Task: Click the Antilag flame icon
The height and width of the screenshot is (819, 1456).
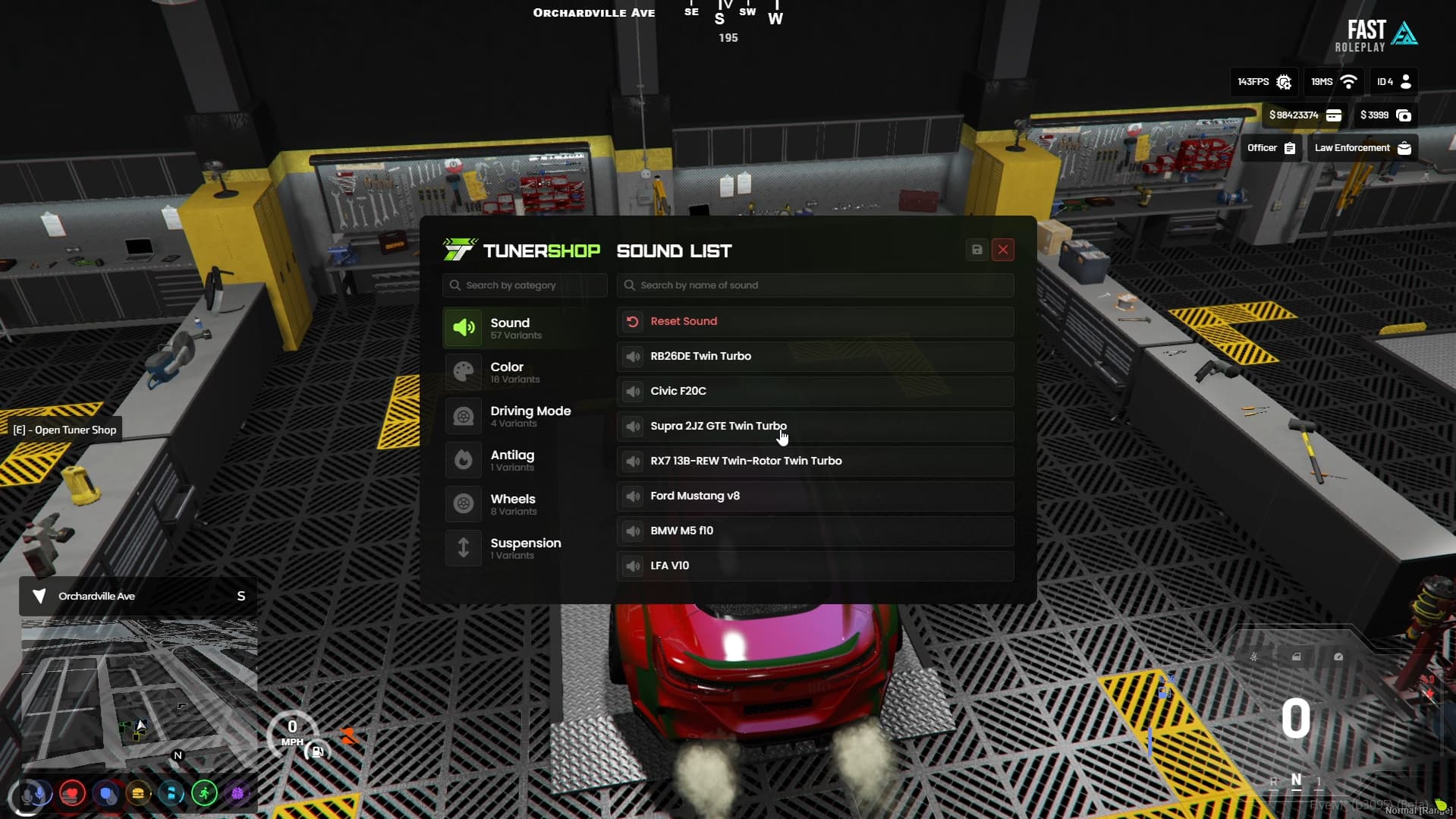Action: click(x=464, y=459)
